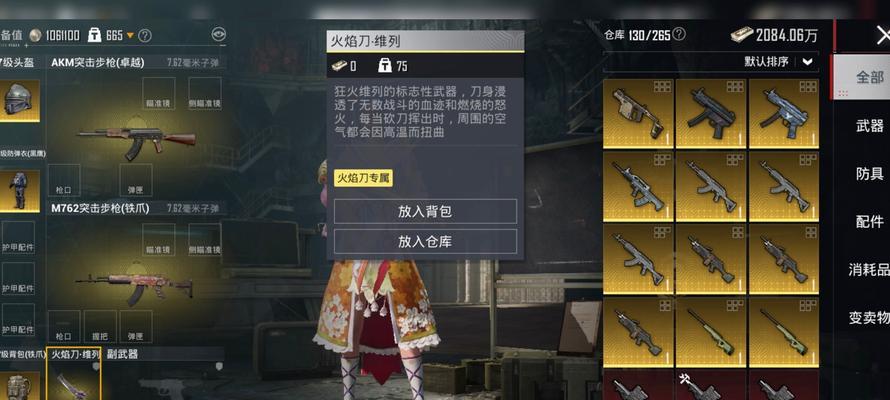890x400 pixels.
Task: Select the flame knife melee slot
Action: [x=74, y=382]
